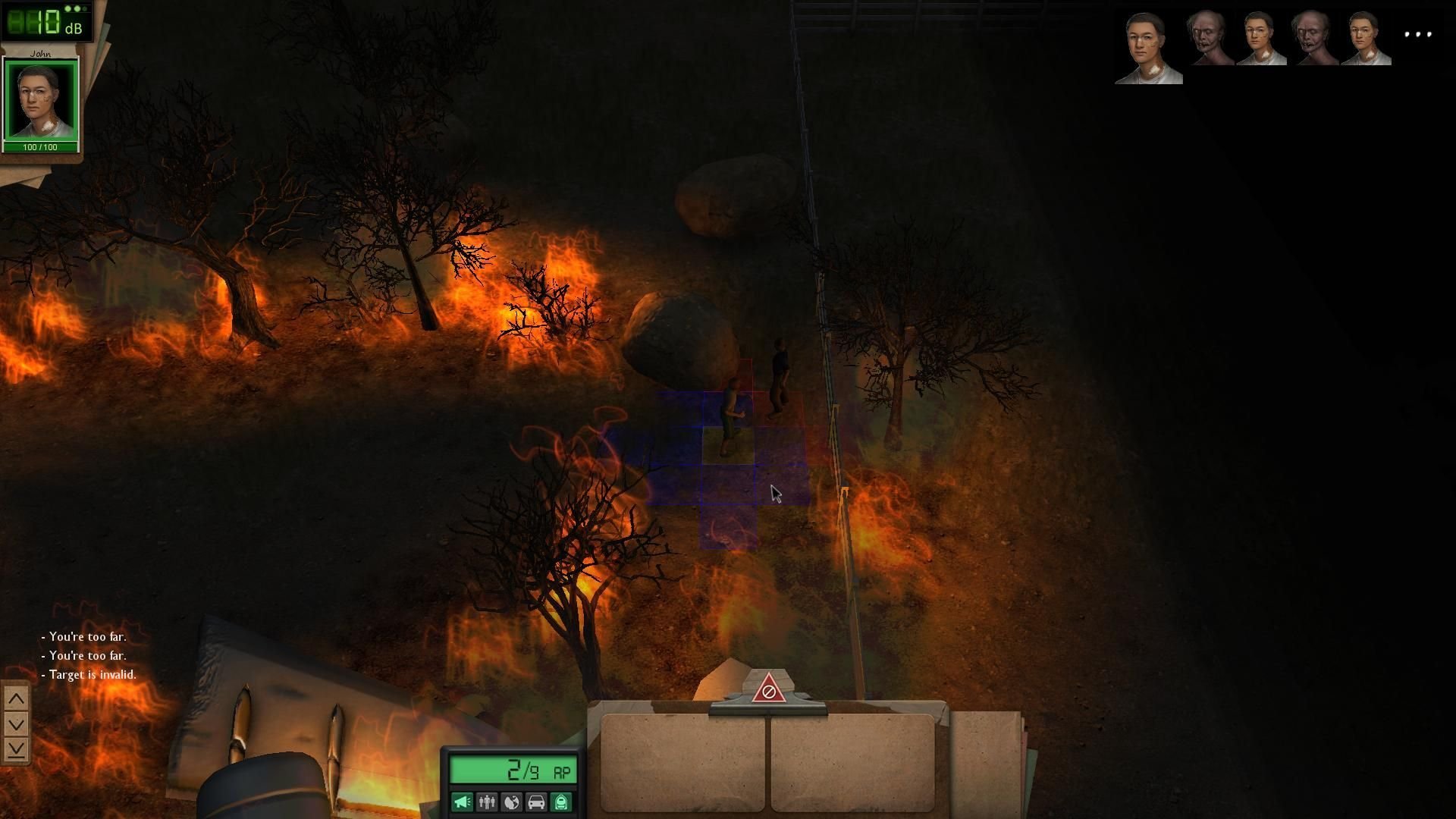Viewport: 1456px width, 819px height.
Task: Select John's character portrait
Action: (41, 100)
